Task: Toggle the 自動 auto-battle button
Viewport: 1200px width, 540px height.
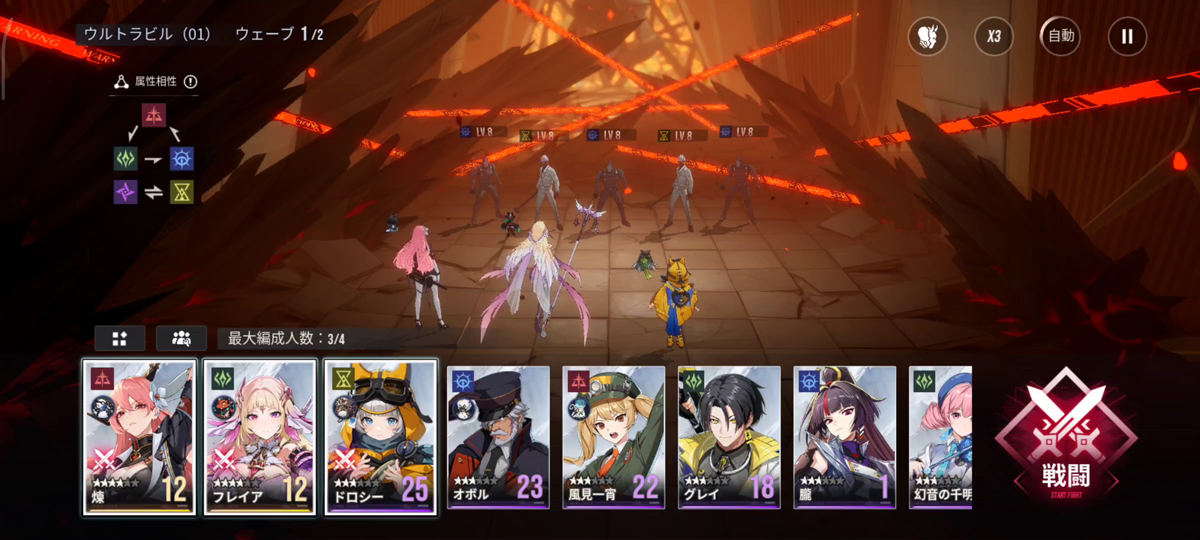Action: click(x=1060, y=37)
